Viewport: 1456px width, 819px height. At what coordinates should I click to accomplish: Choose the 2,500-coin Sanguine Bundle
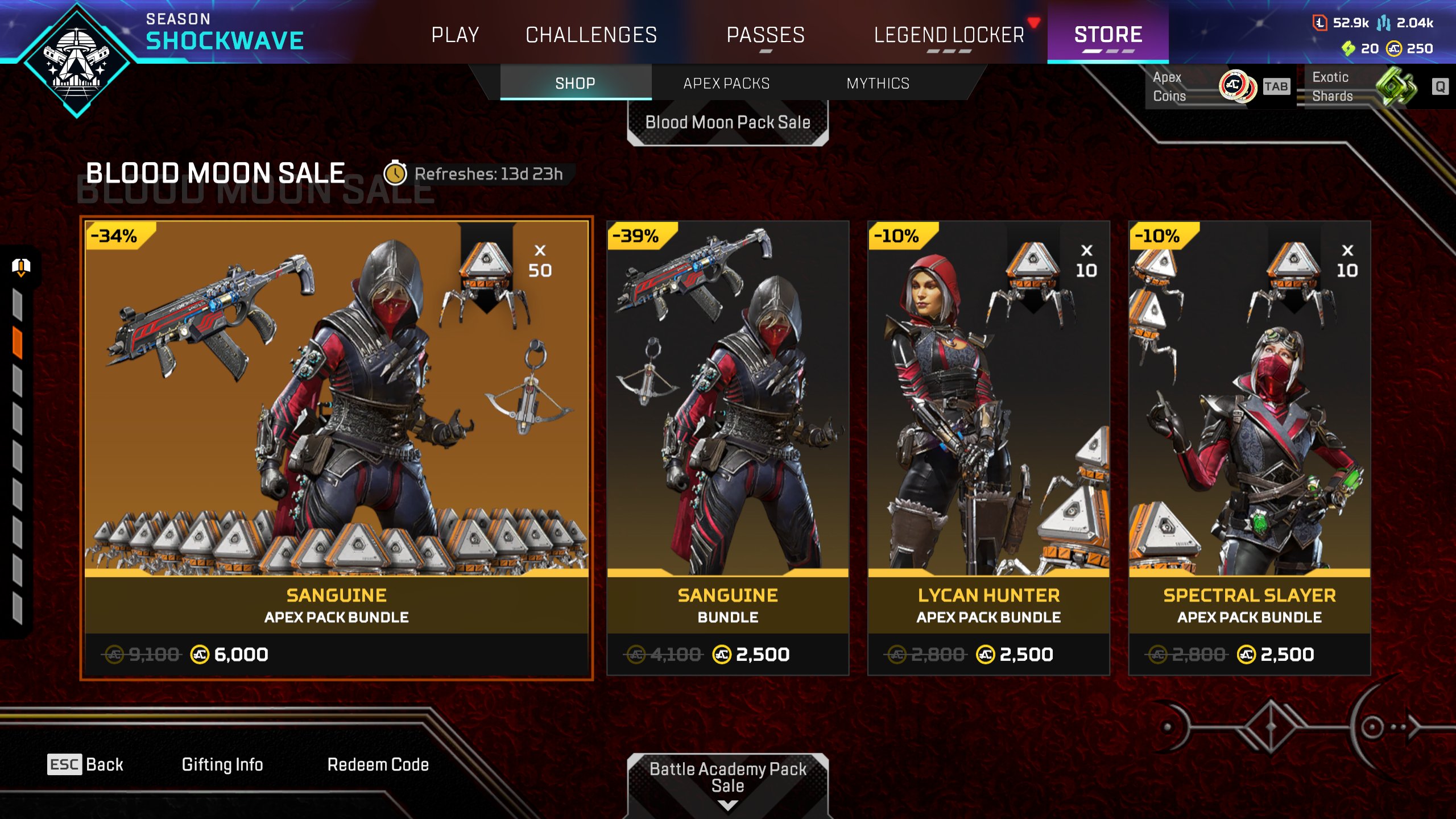tap(727, 448)
